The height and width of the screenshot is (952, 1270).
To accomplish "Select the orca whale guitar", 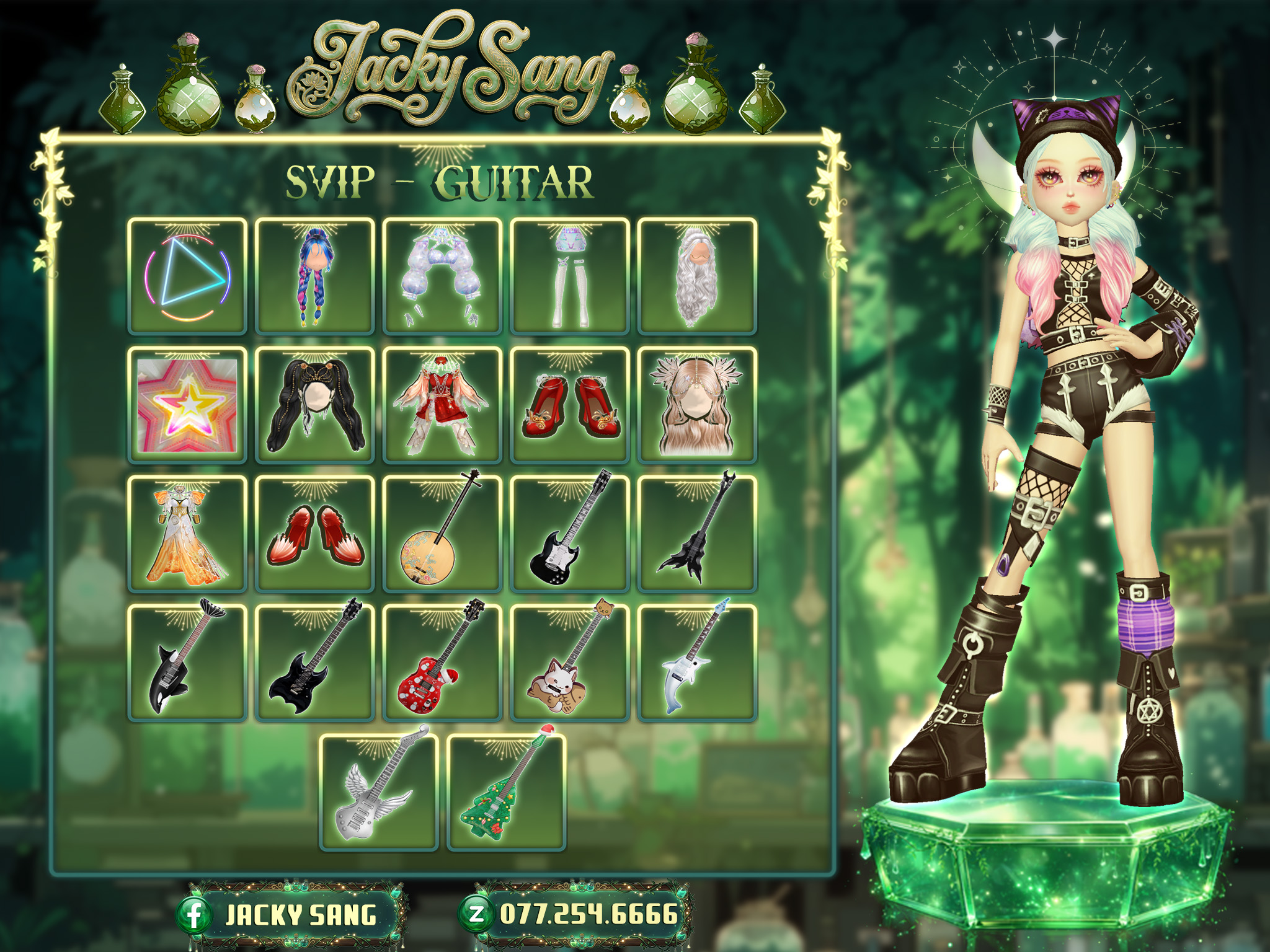I will coord(187,663).
